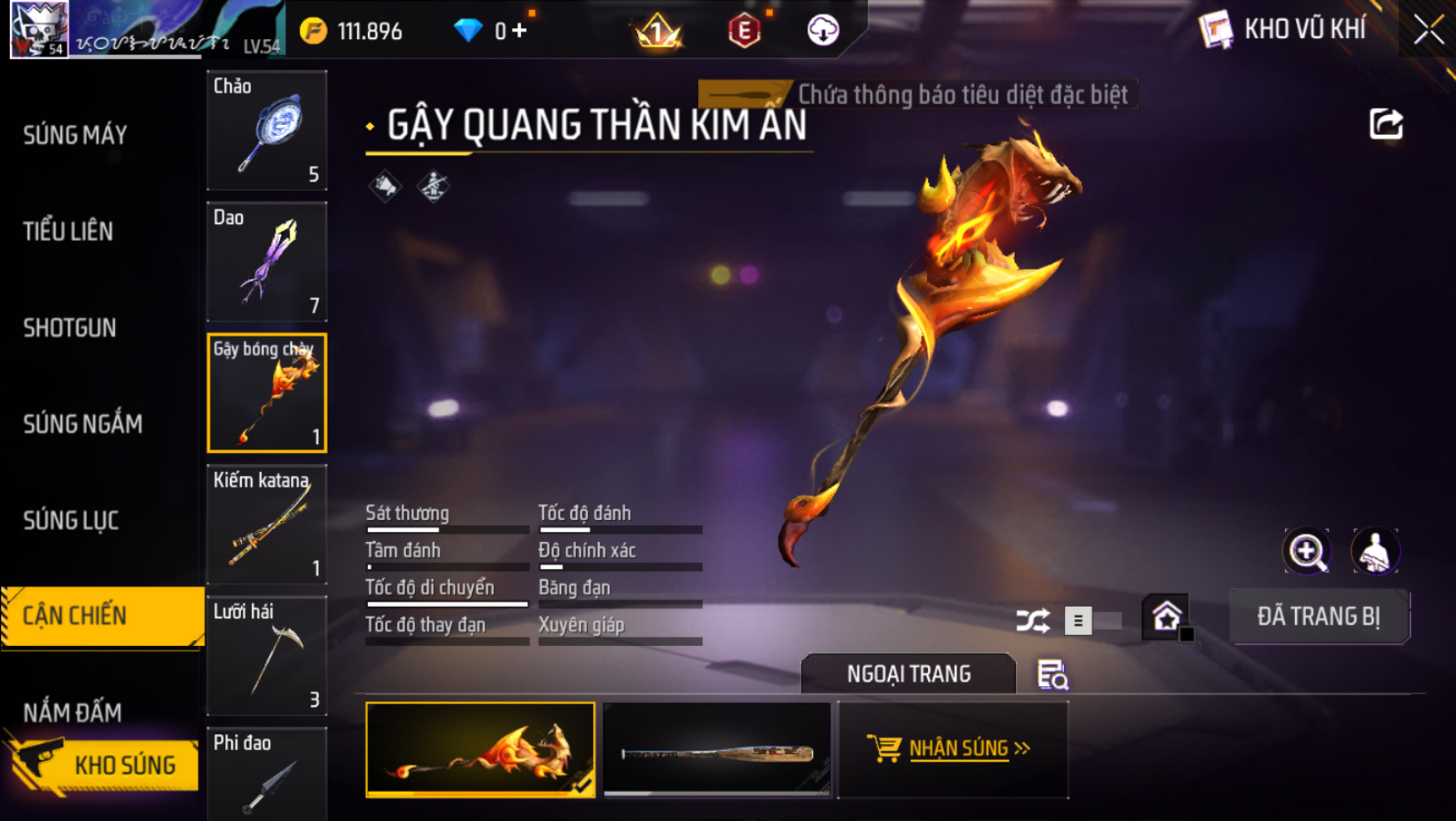Screen dimensions: 1456x821
Task: Select the SHOTGUN category
Action: [70, 328]
